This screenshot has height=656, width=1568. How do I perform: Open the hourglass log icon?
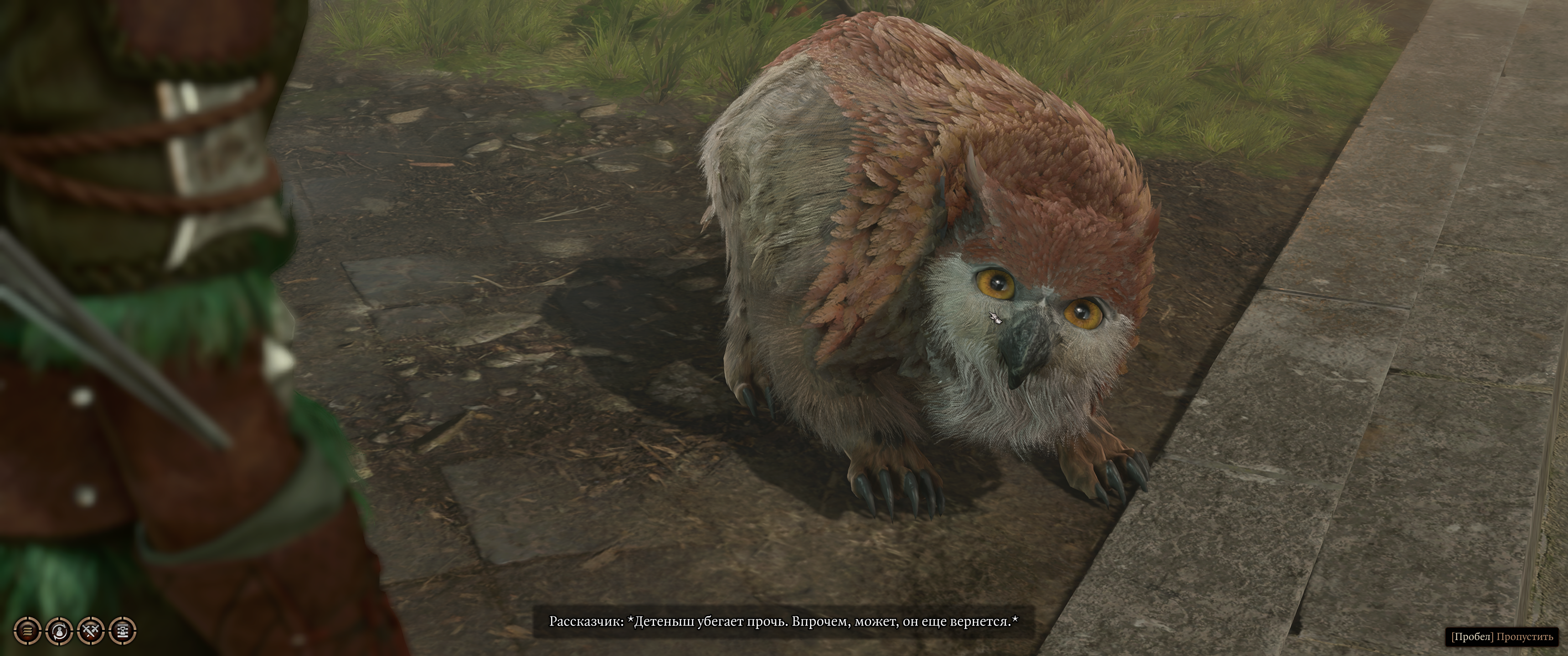pyautogui.click(x=123, y=630)
